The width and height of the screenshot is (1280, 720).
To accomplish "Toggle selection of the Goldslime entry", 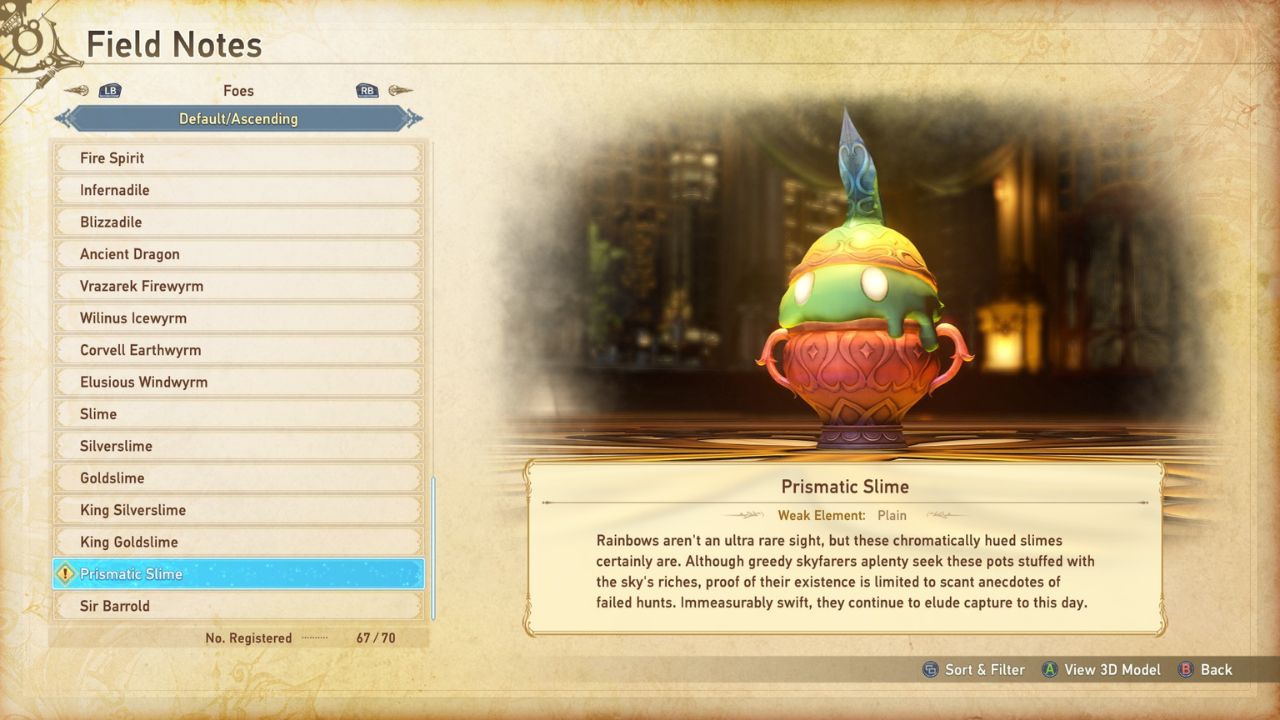I will coord(238,478).
